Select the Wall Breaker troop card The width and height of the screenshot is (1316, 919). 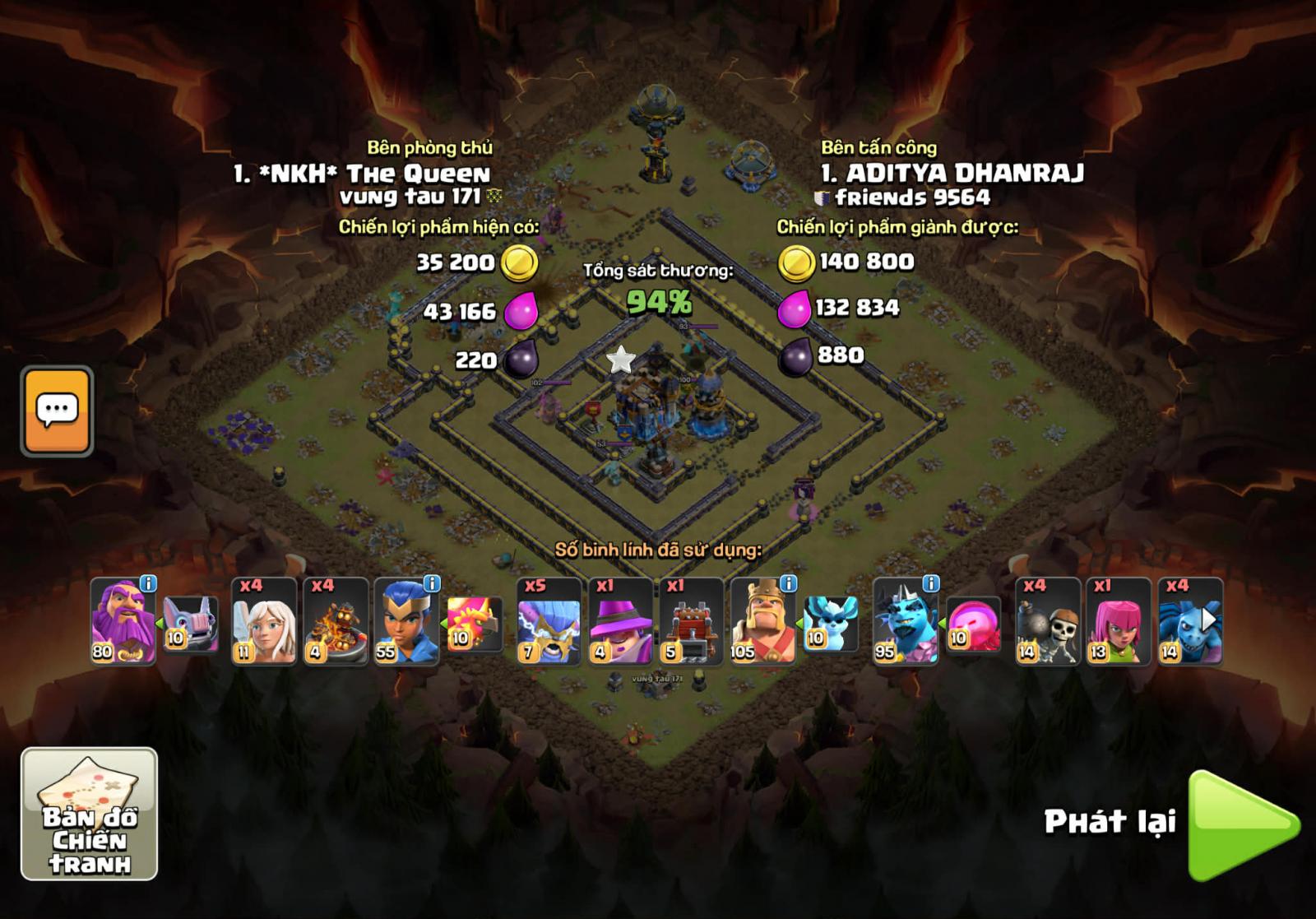(1047, 622)
